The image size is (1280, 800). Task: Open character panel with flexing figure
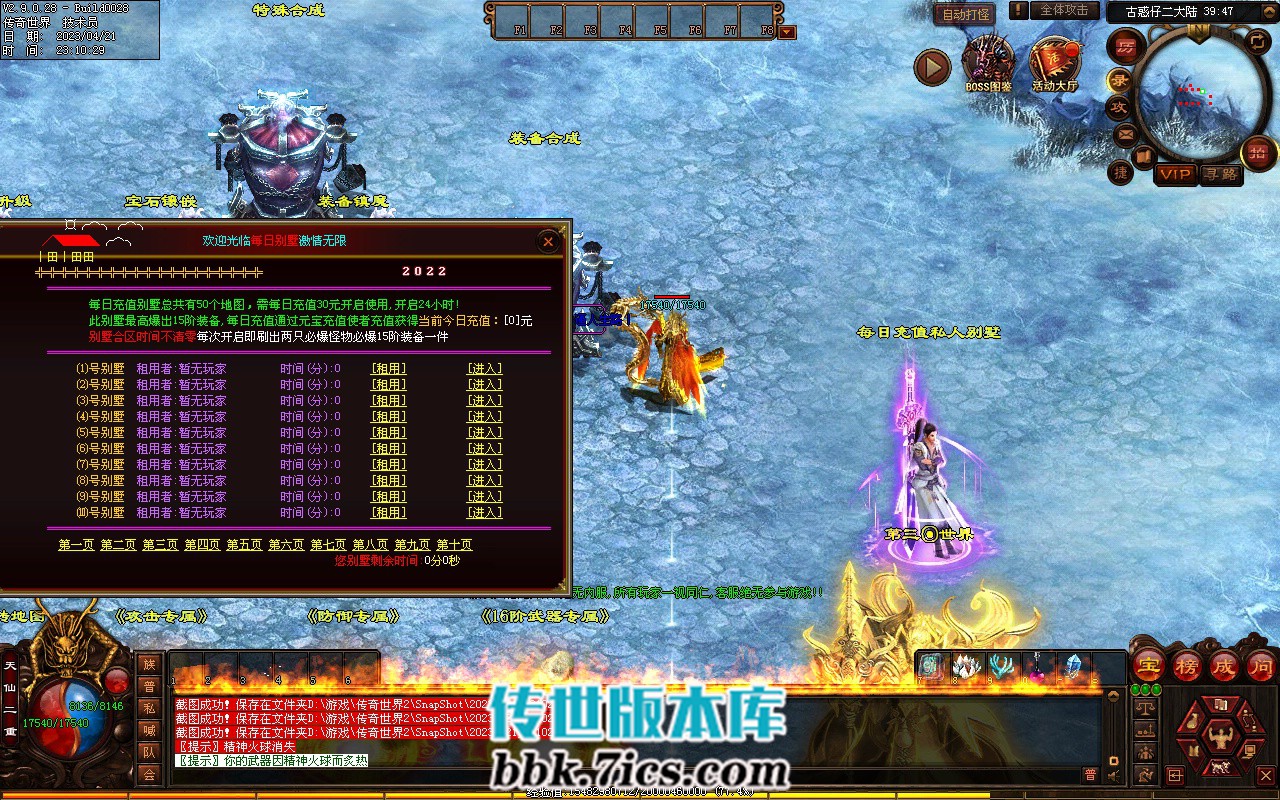click(1219, 740)
